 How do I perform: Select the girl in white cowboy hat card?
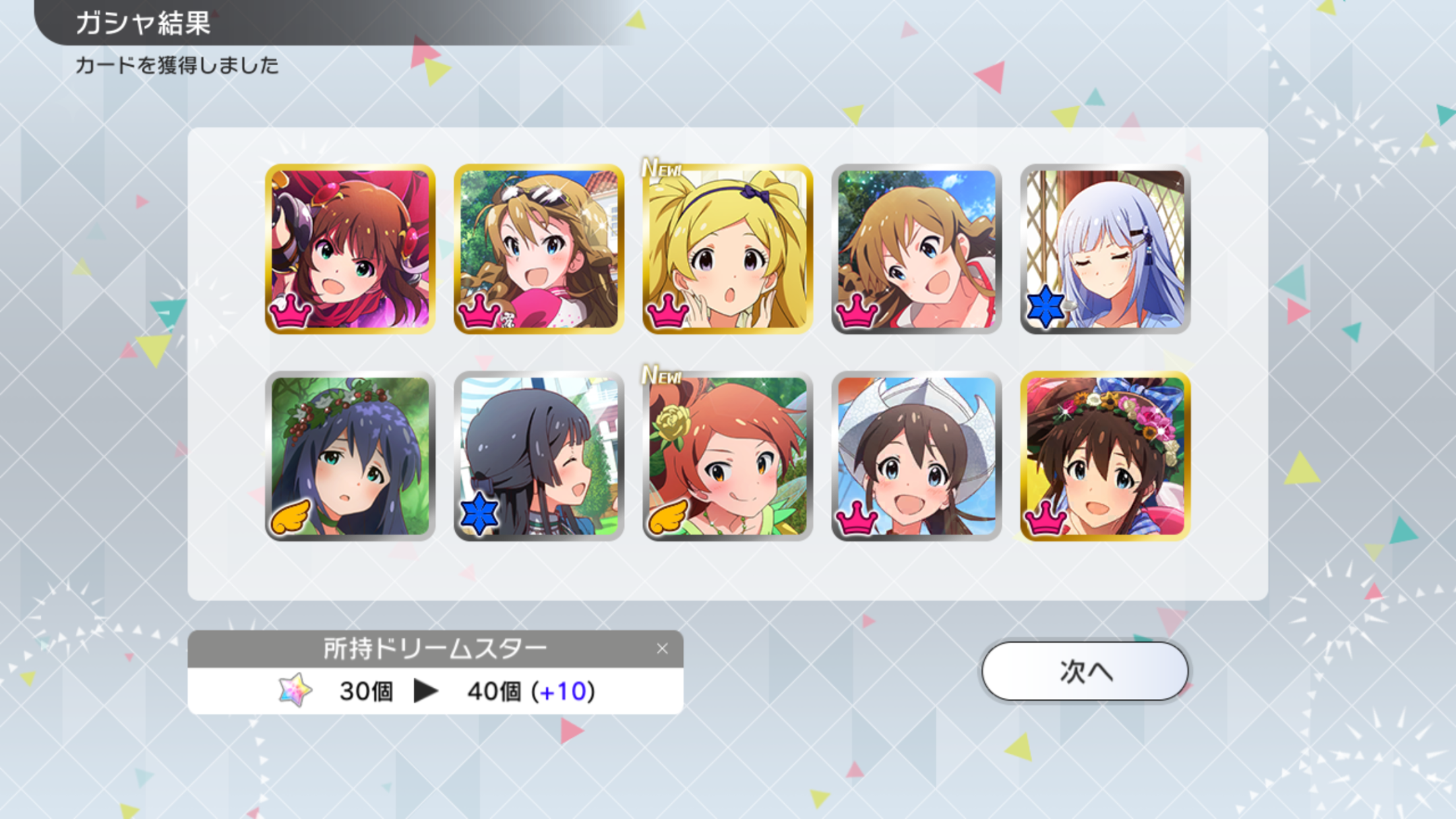click(x=916, y=456)
